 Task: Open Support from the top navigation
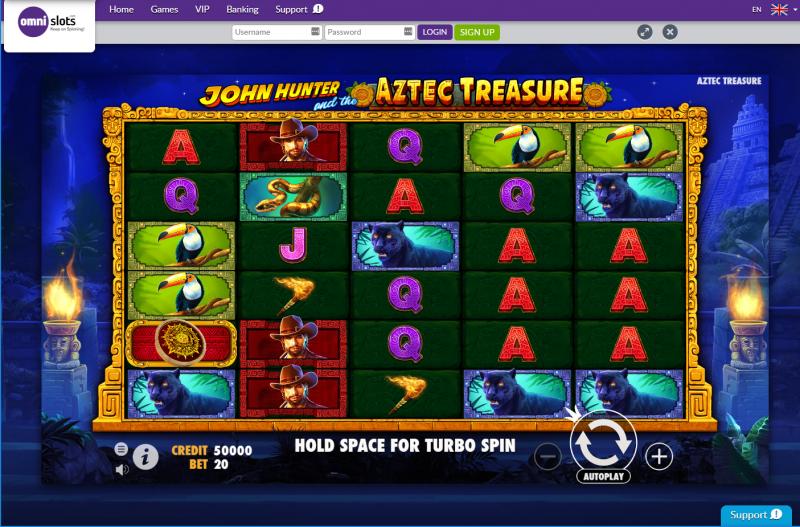pyautogui.click(x=298, y=9)
